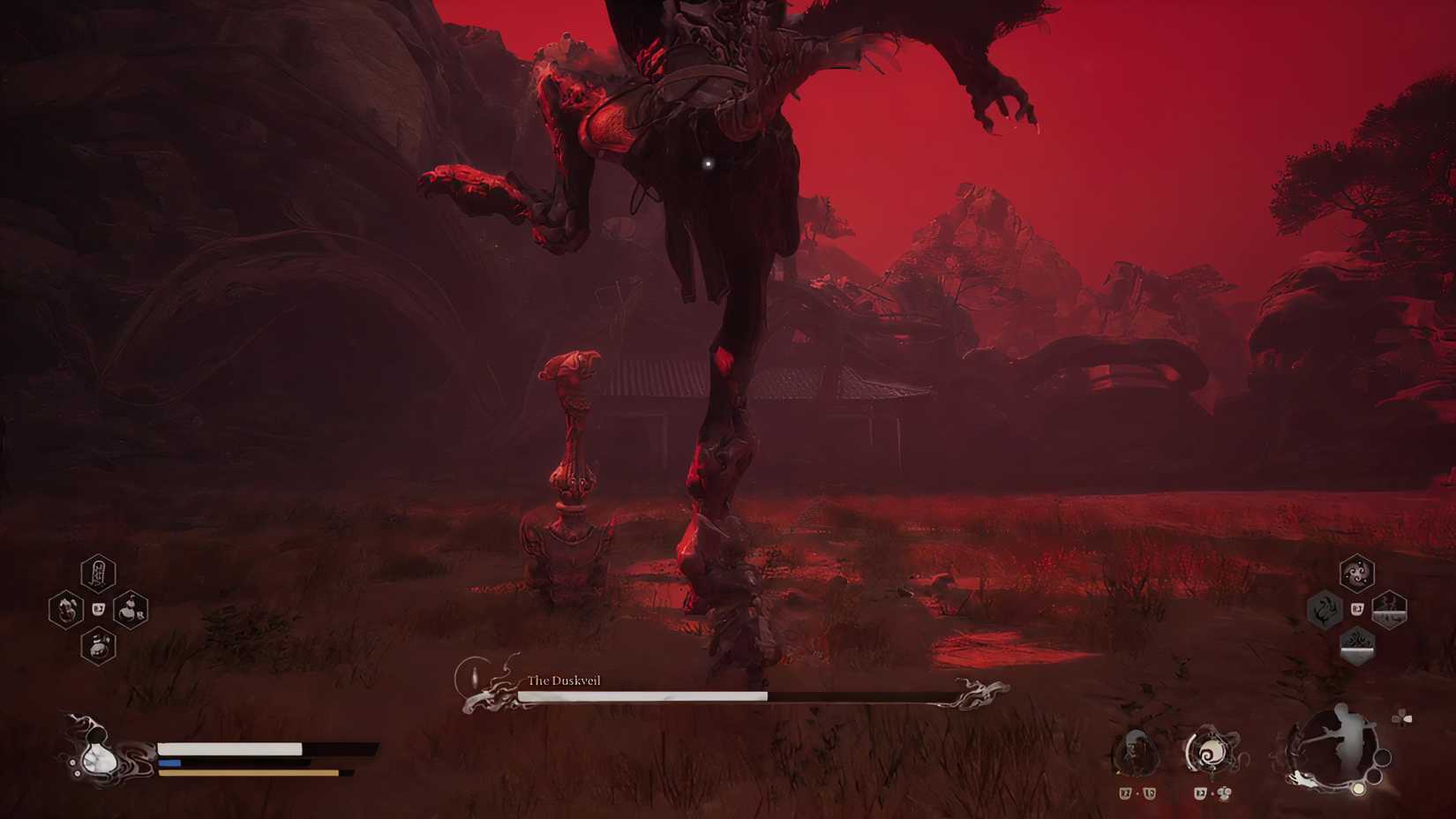The height and width of the screenshot is (819, 1456).
Task: Activate the spinning shuriken skill in the top hexagon
Action: pyautogui.click(x=1356, y=574)
